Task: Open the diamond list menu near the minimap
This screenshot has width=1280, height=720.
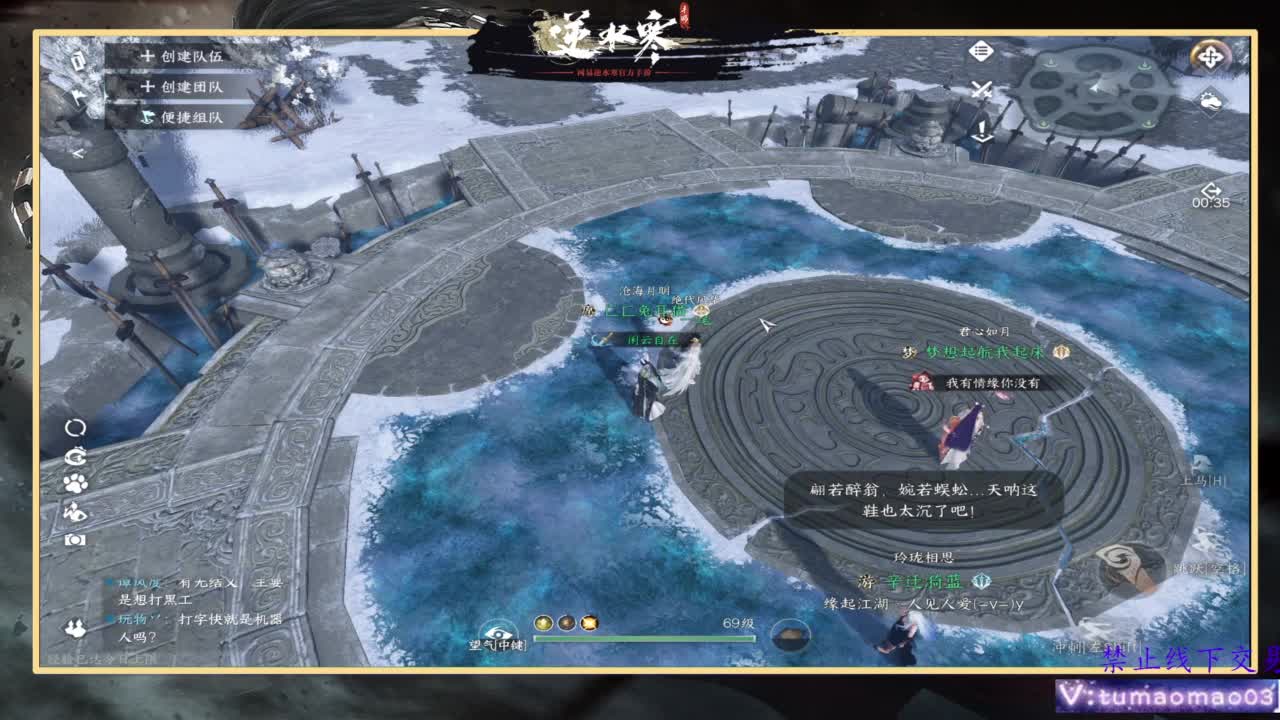Action: point(980,49)
